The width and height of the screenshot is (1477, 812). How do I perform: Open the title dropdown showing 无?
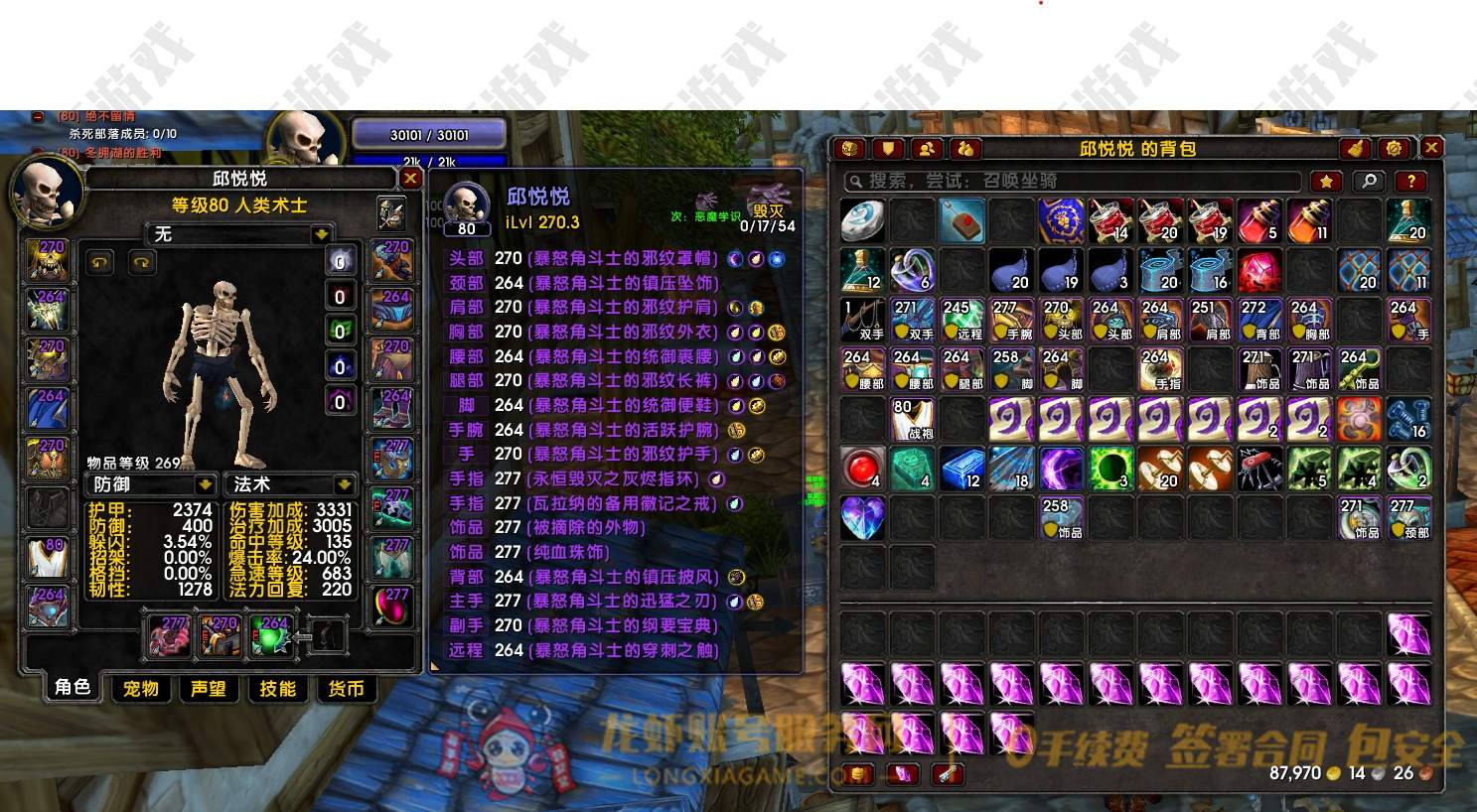point(321,234)
